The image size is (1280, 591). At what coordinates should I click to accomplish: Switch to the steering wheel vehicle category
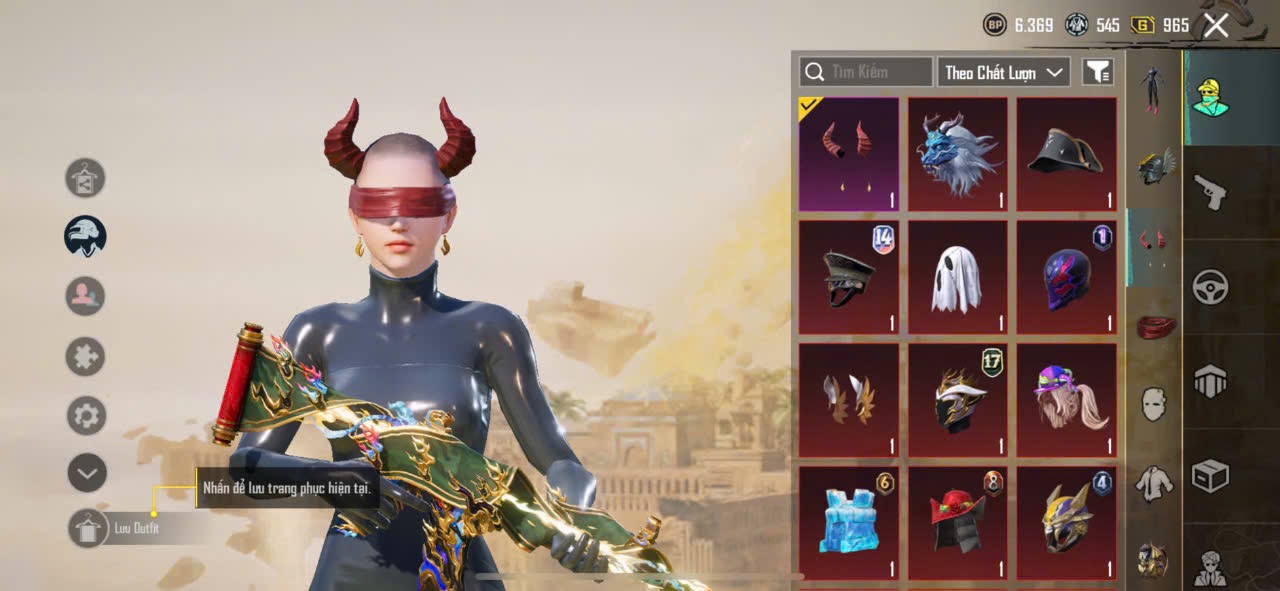pyautogui.click(x=1210, y=287)
